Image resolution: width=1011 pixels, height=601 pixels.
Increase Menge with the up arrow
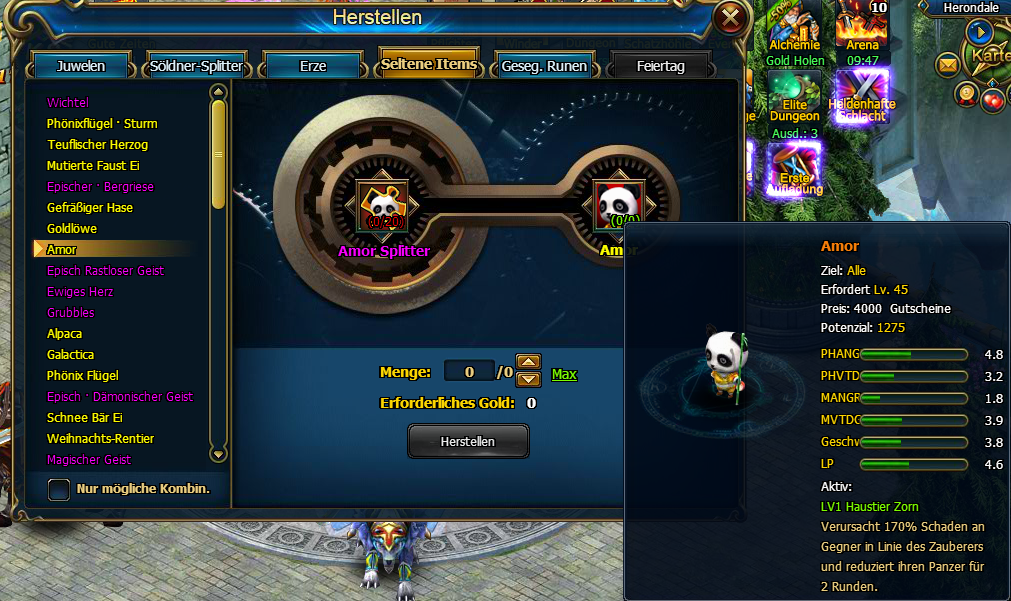tap(528, 363)
